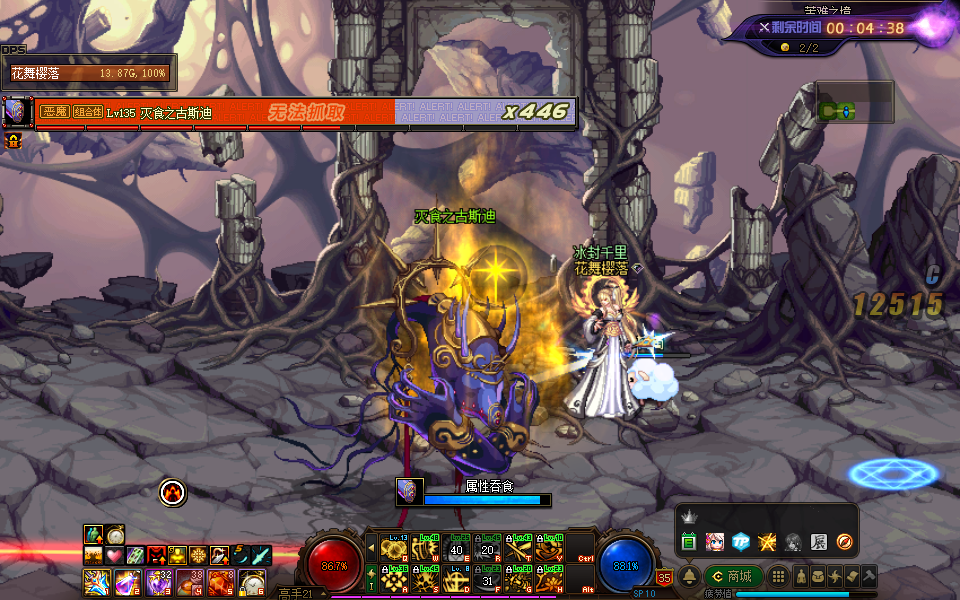Image resolution: width=960 pixels, height=600 pixels.
Task: Open the green calendar icon
Action: pos(688,542)
